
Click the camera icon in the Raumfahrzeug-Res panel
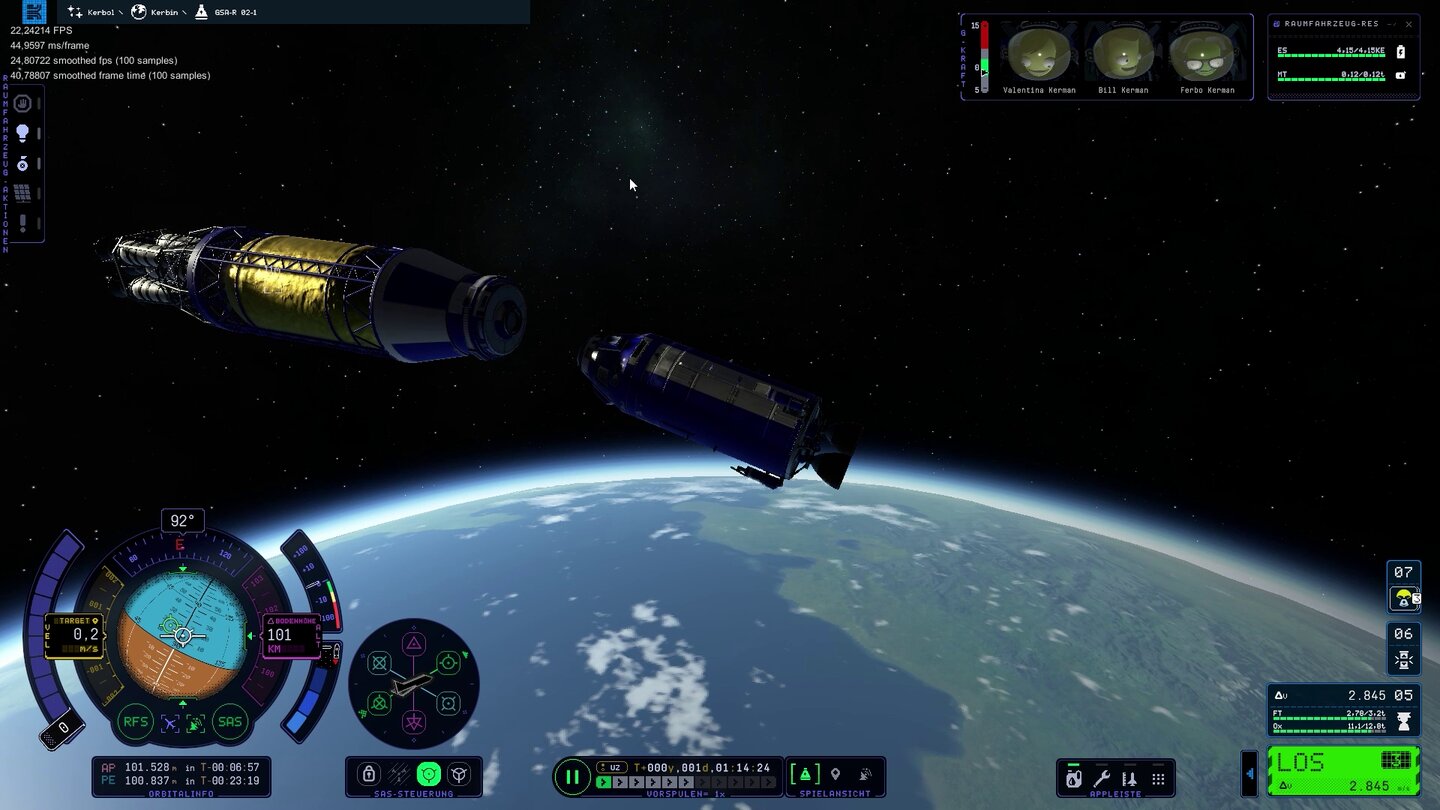[x=1401, y=76]
